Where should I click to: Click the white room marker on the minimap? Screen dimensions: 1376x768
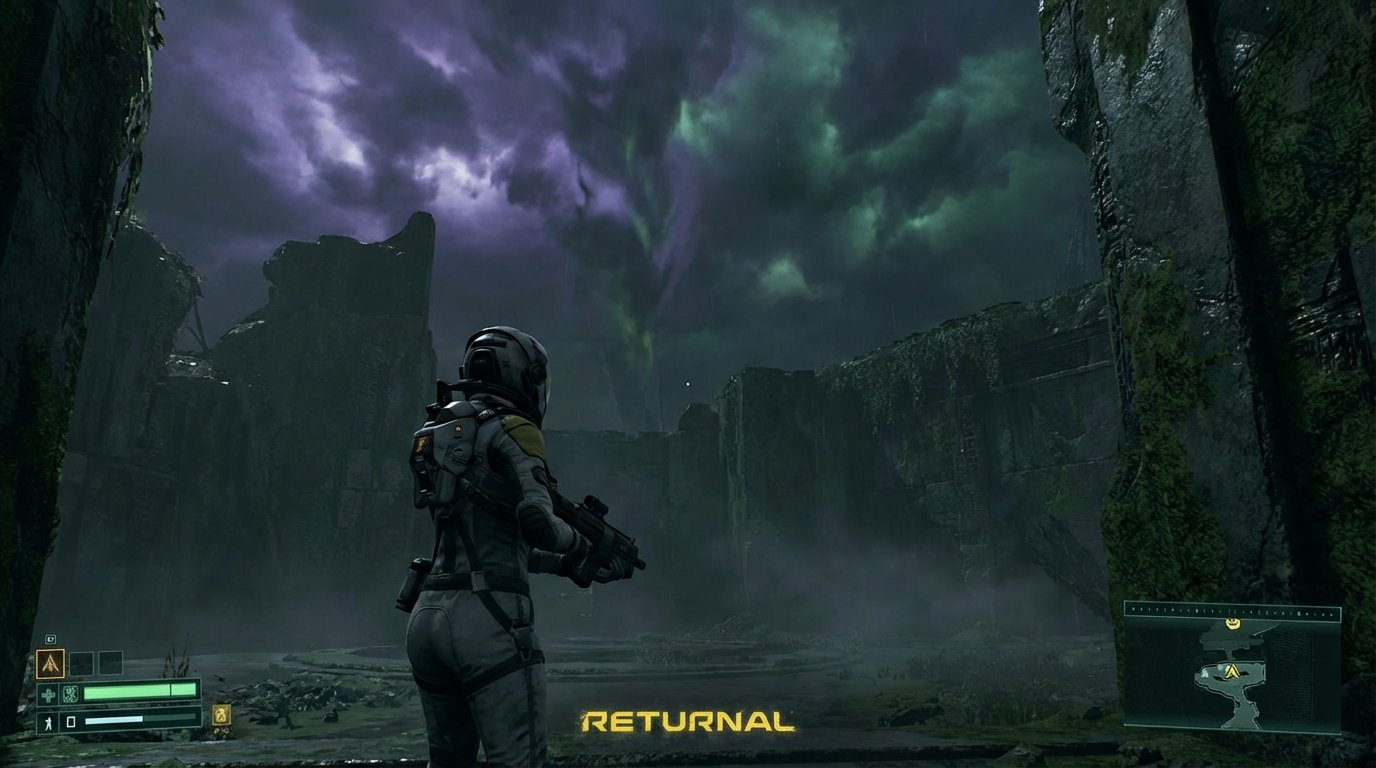coord(1206,672)
